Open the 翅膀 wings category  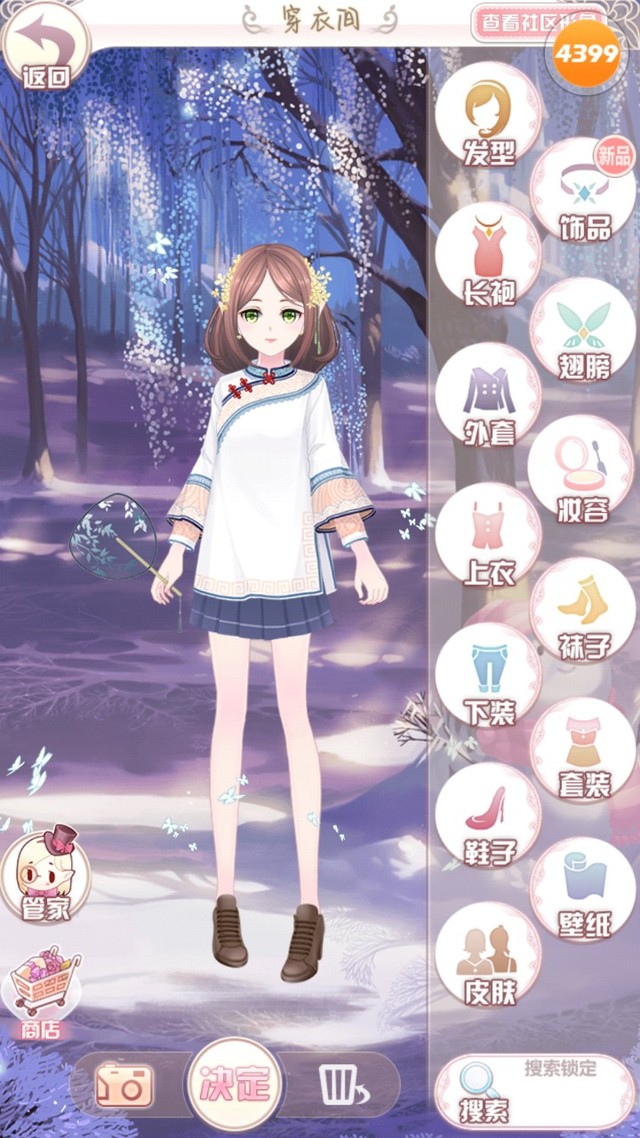click(583, 330)
